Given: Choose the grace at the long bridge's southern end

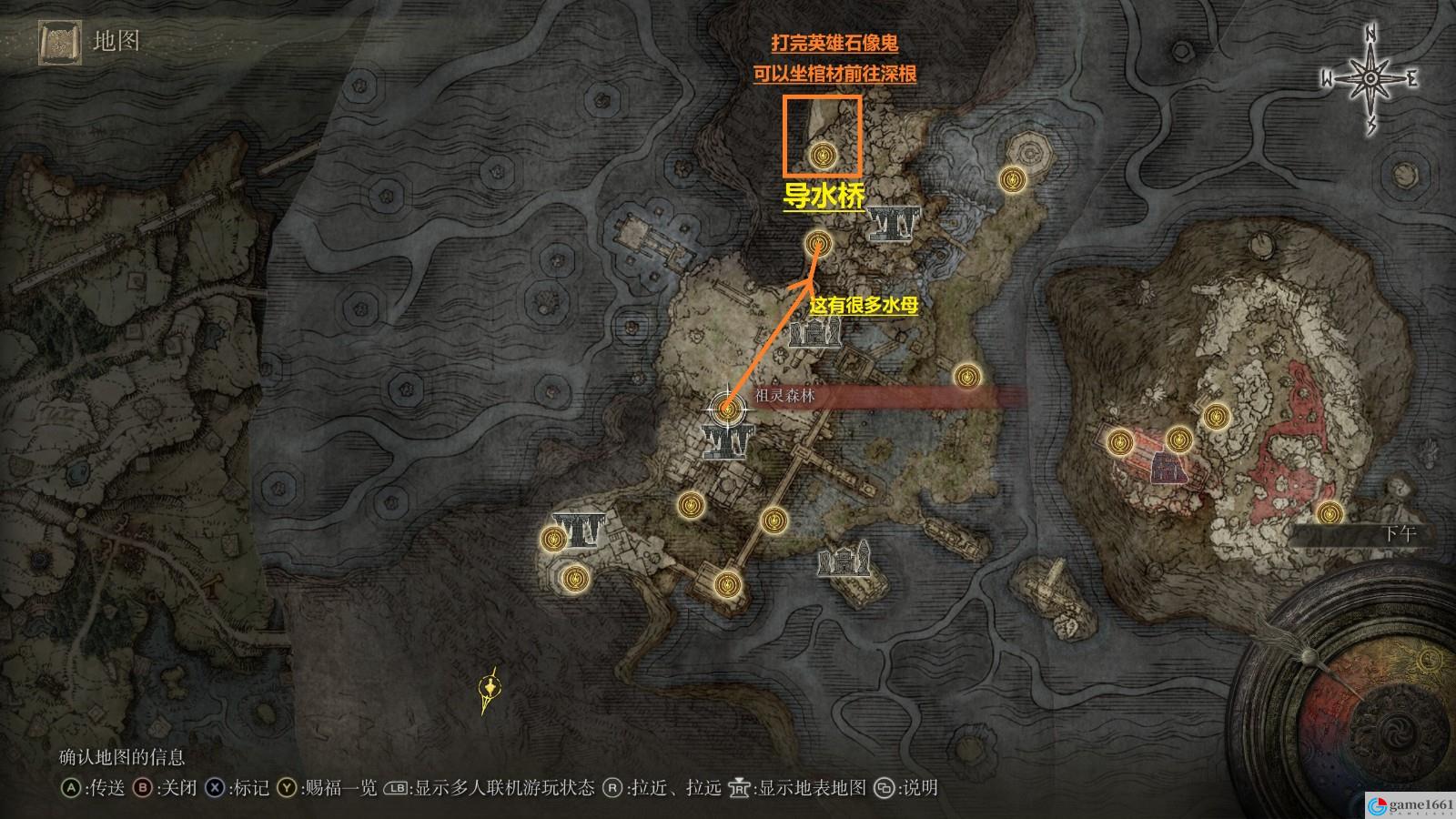Looking at the screenshot, I should pyautogui.click(x=727, y=583).
